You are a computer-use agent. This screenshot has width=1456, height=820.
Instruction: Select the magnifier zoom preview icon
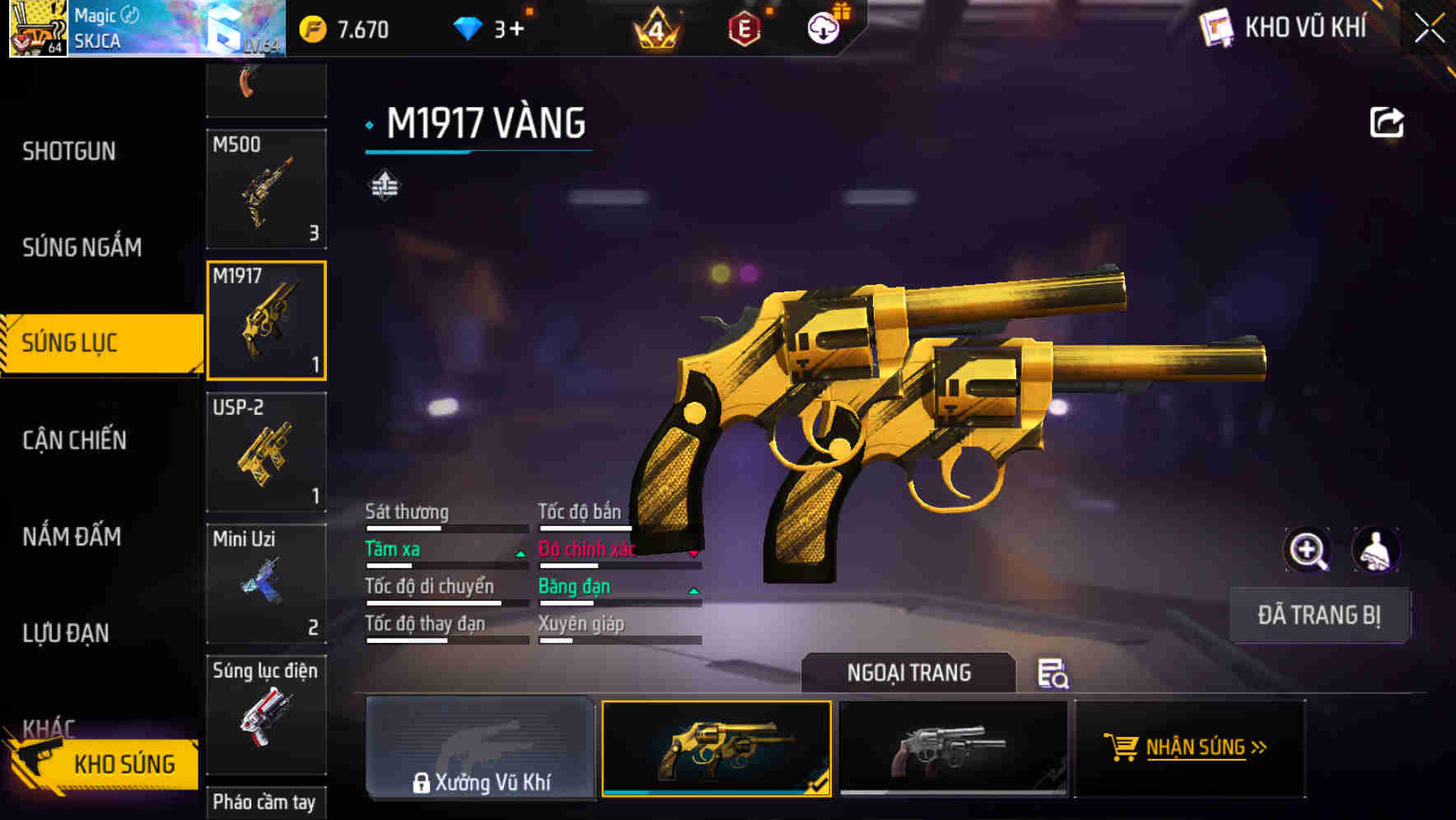1308,549
